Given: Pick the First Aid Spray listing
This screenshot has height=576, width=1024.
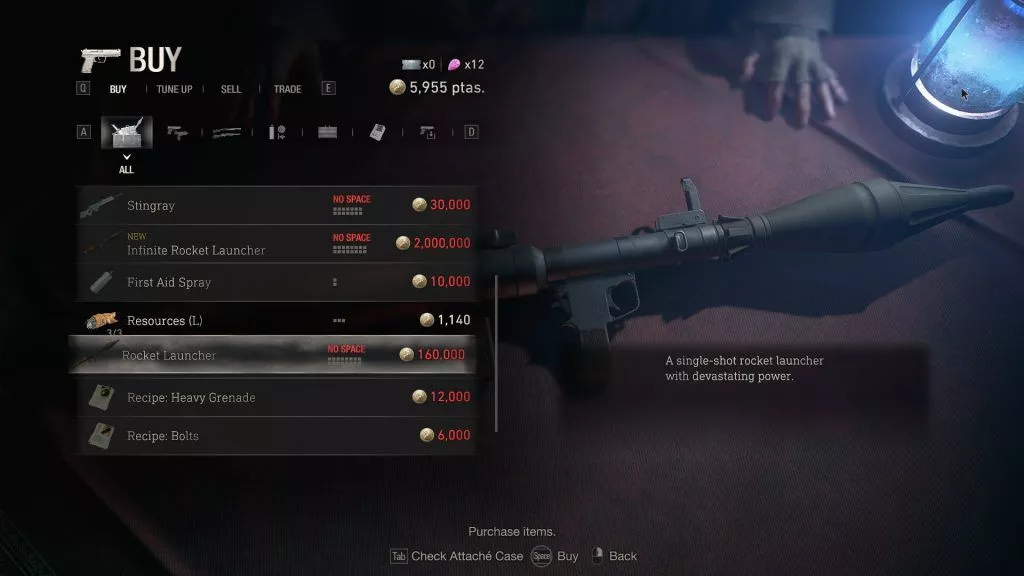Looking at the screenshot, I should coord(272,282).
